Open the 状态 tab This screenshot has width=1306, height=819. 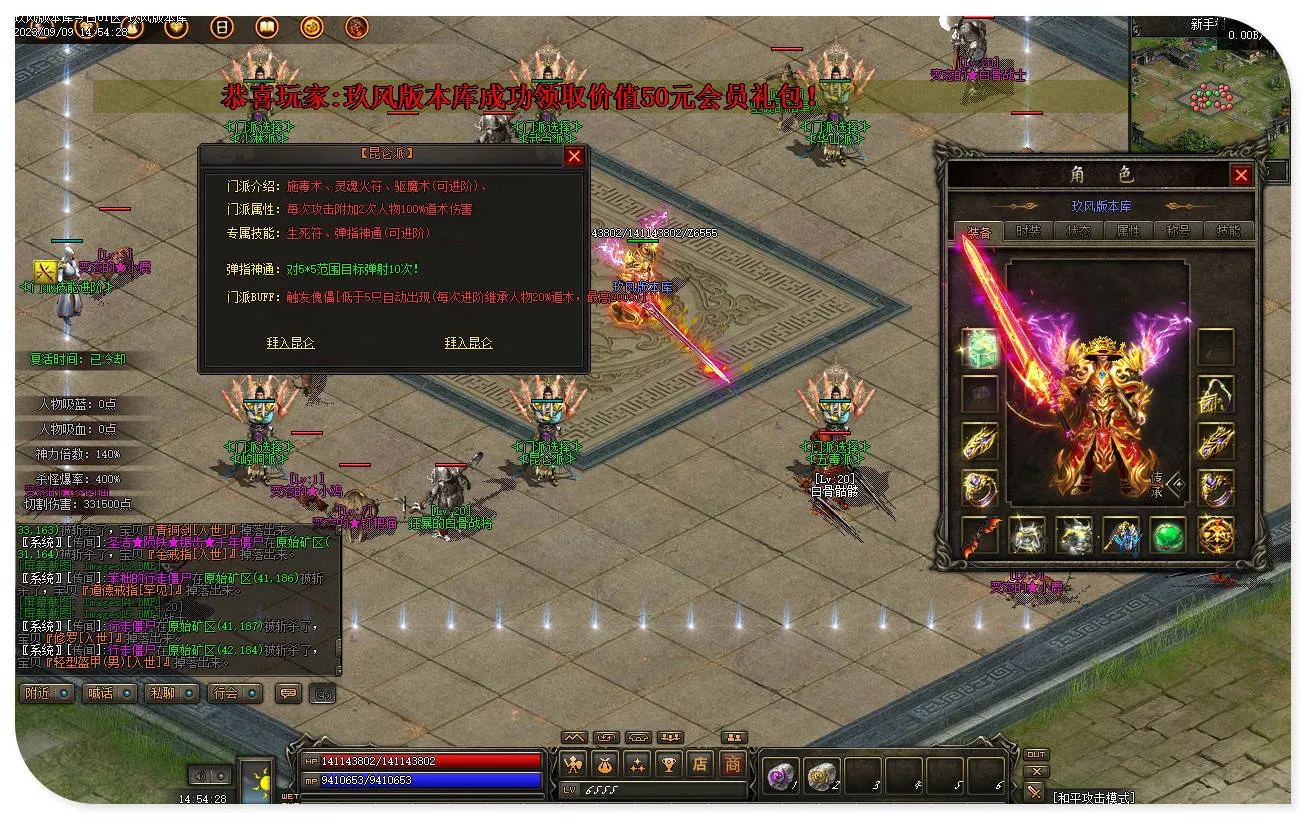click(x=1078, y=230)
